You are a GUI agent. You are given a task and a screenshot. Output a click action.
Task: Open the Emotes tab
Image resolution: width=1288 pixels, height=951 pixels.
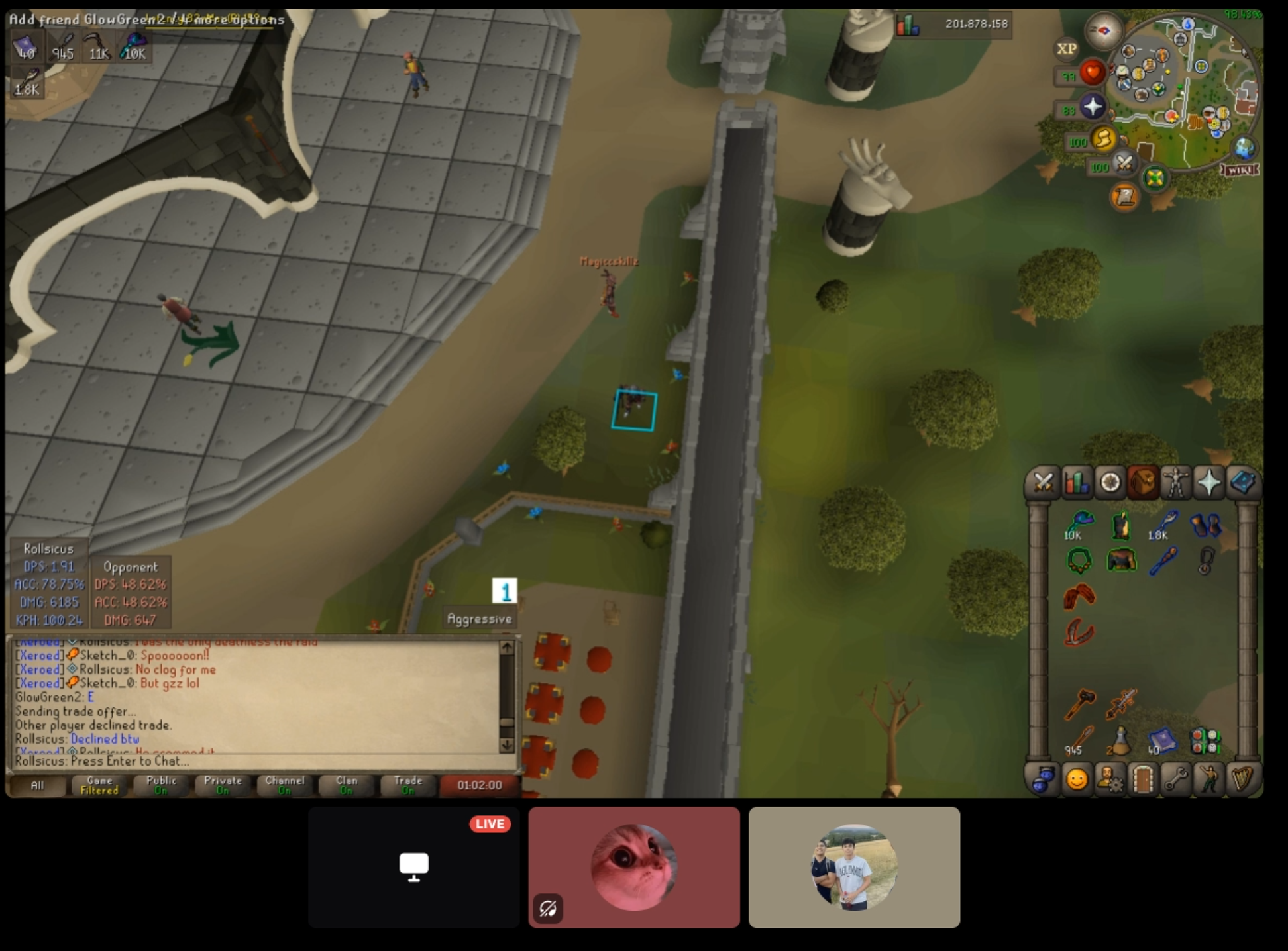point(1209,779)
